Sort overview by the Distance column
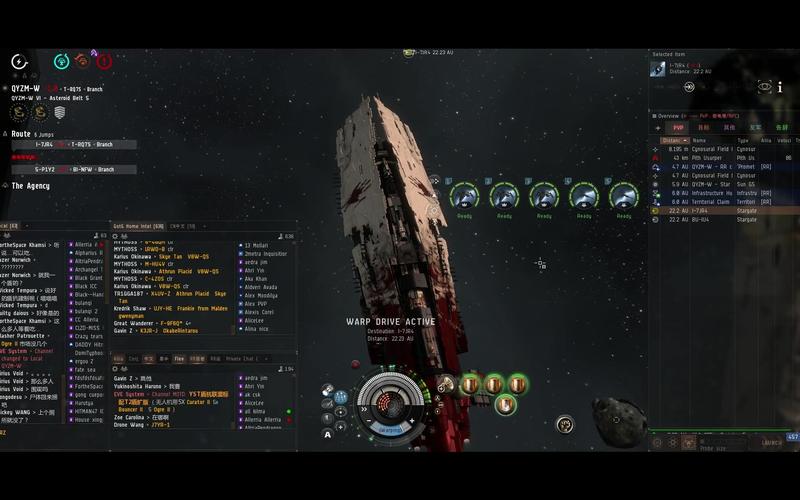800x500 pixels. 671,141
